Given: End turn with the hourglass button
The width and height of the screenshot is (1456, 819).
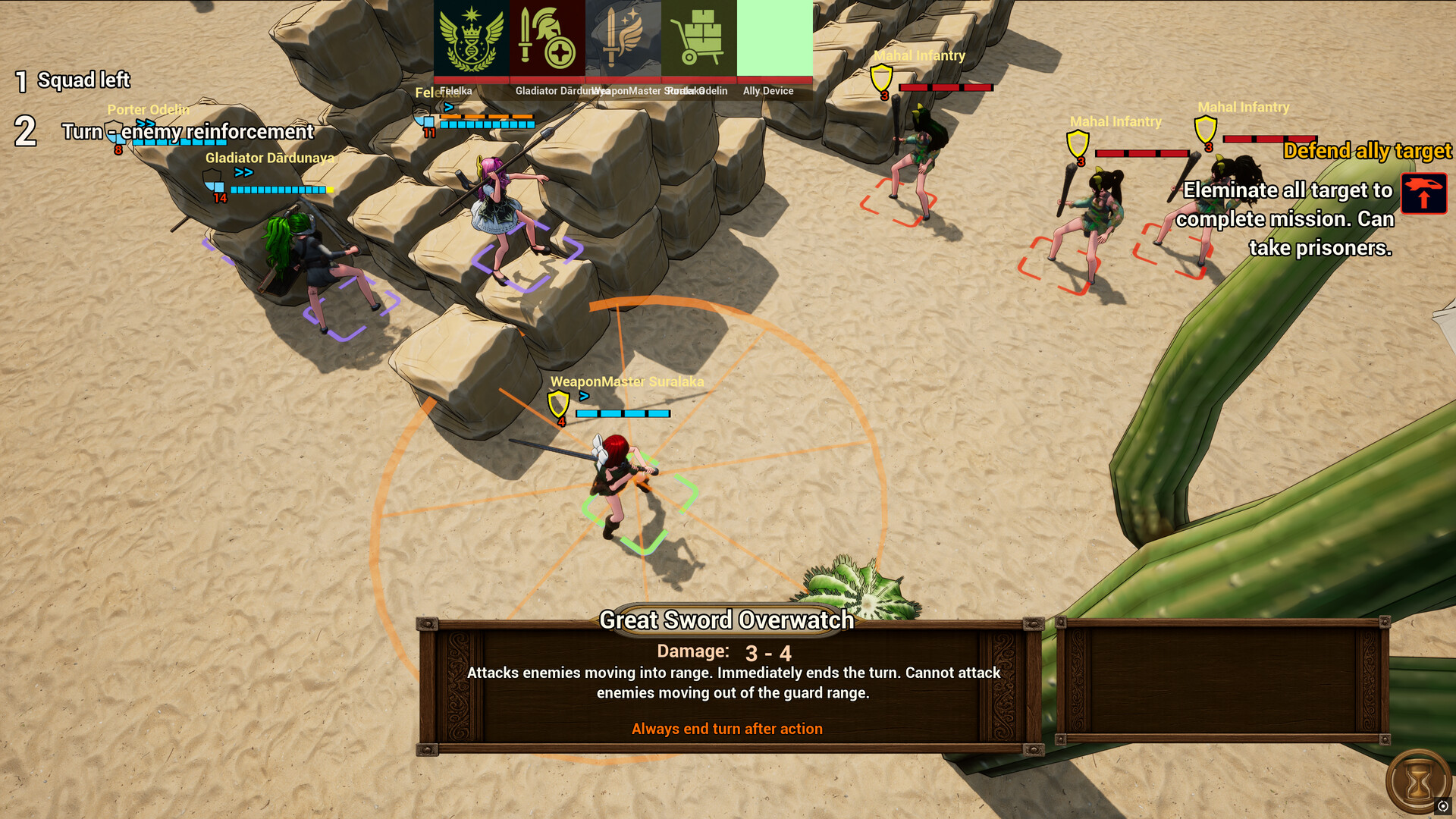Looking at the screenshot, I should click(x=1417, y=782).
